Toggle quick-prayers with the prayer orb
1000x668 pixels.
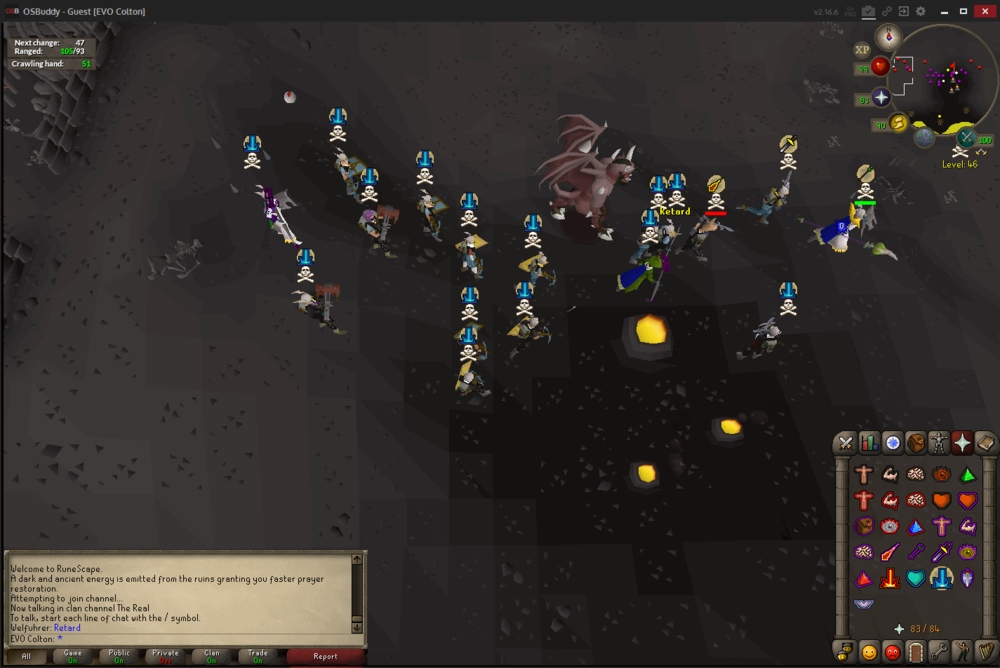pos(881,98)
